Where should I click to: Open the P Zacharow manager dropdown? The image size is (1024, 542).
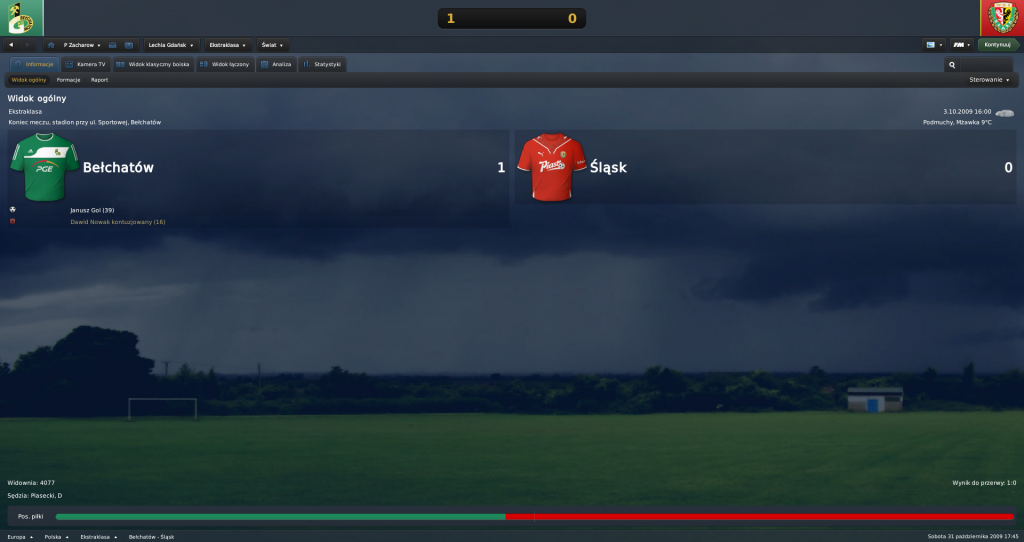(82, 45)
